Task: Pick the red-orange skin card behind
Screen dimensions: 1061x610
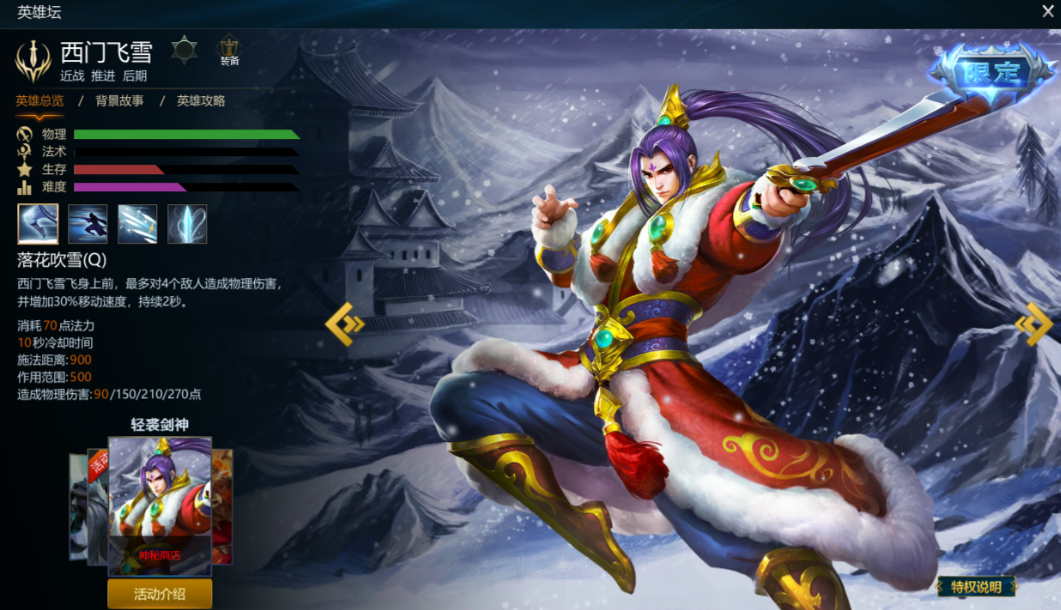Action: 223,505
